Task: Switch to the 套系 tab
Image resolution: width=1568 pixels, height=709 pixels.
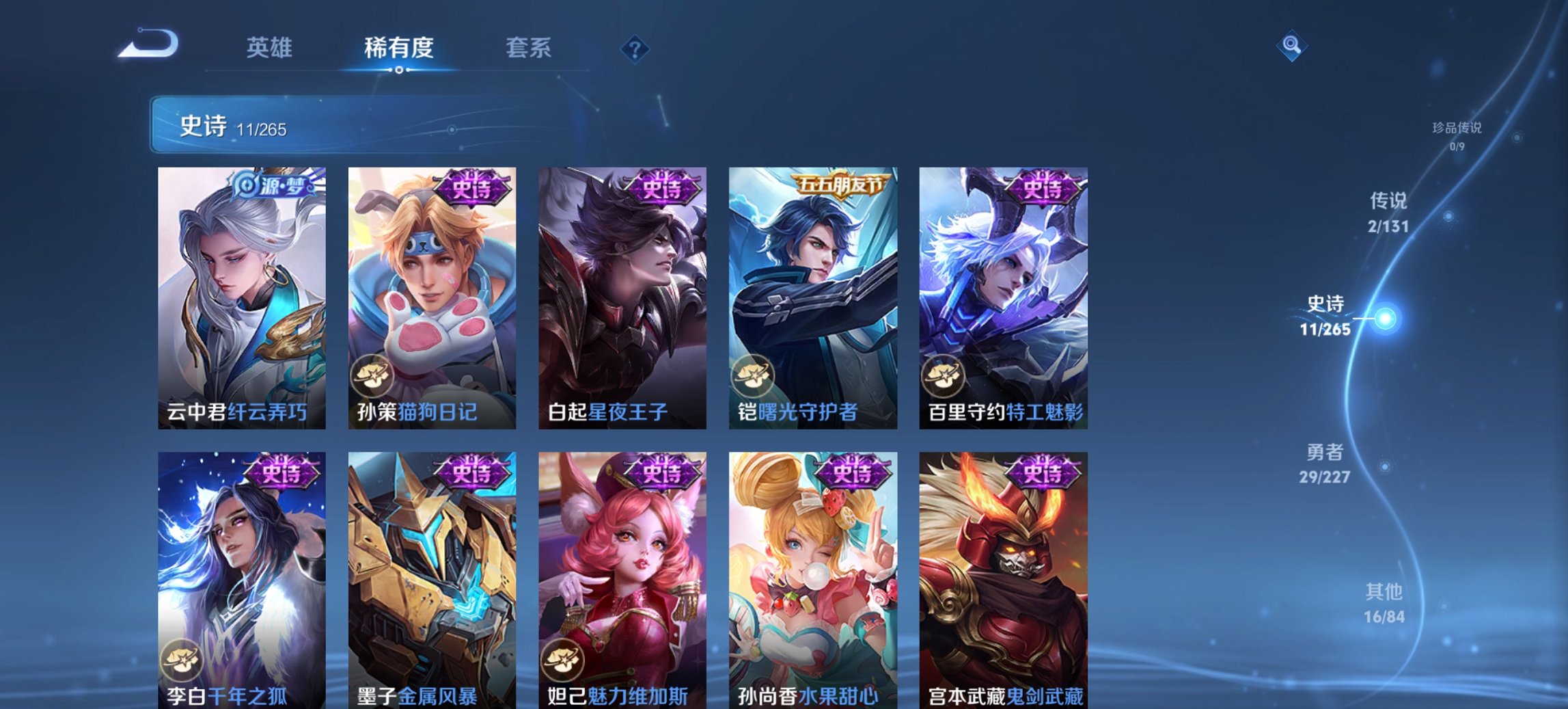Action: click(529, 48)
